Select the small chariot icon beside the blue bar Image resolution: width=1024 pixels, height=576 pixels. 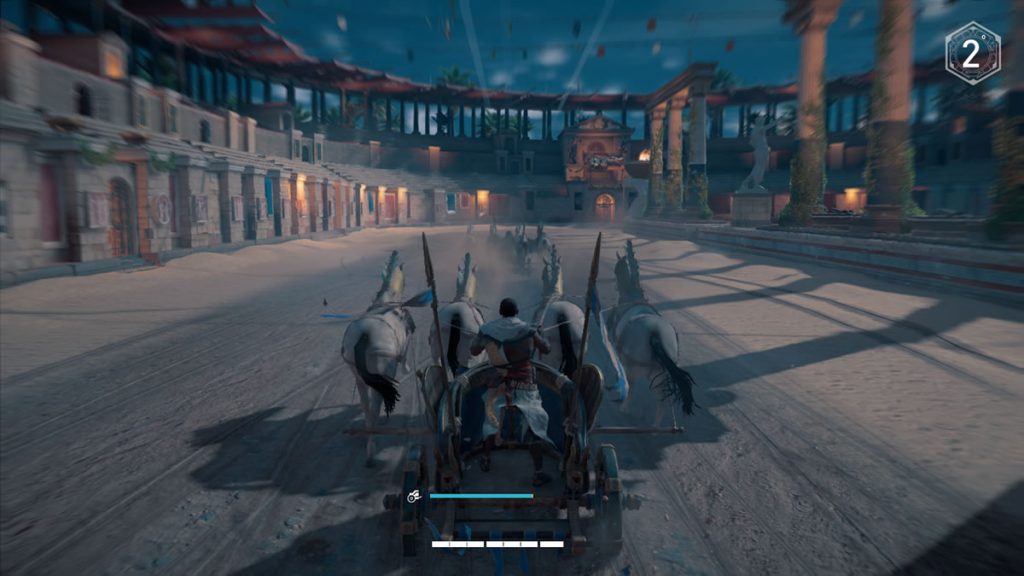413,496
